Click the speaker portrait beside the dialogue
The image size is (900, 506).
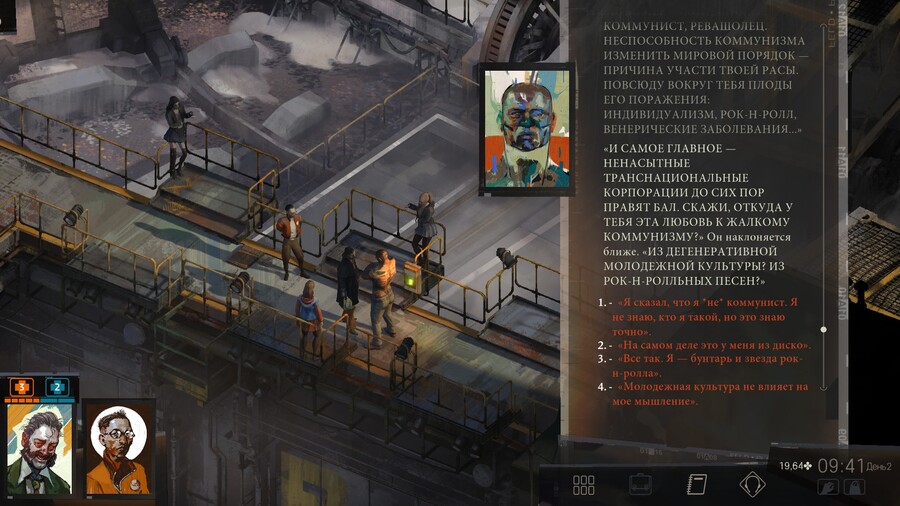tap(526, 127)
